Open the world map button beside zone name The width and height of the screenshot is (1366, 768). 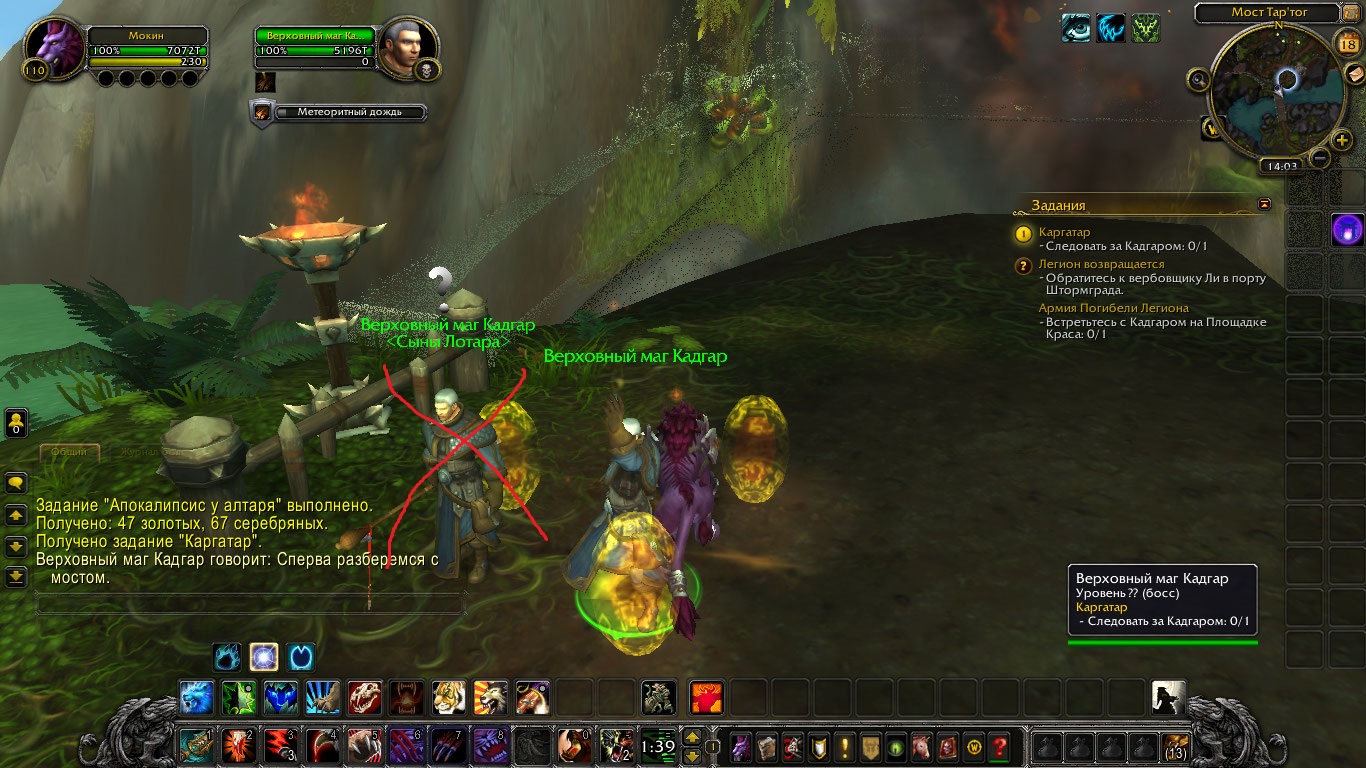[x=1351, y=13]
